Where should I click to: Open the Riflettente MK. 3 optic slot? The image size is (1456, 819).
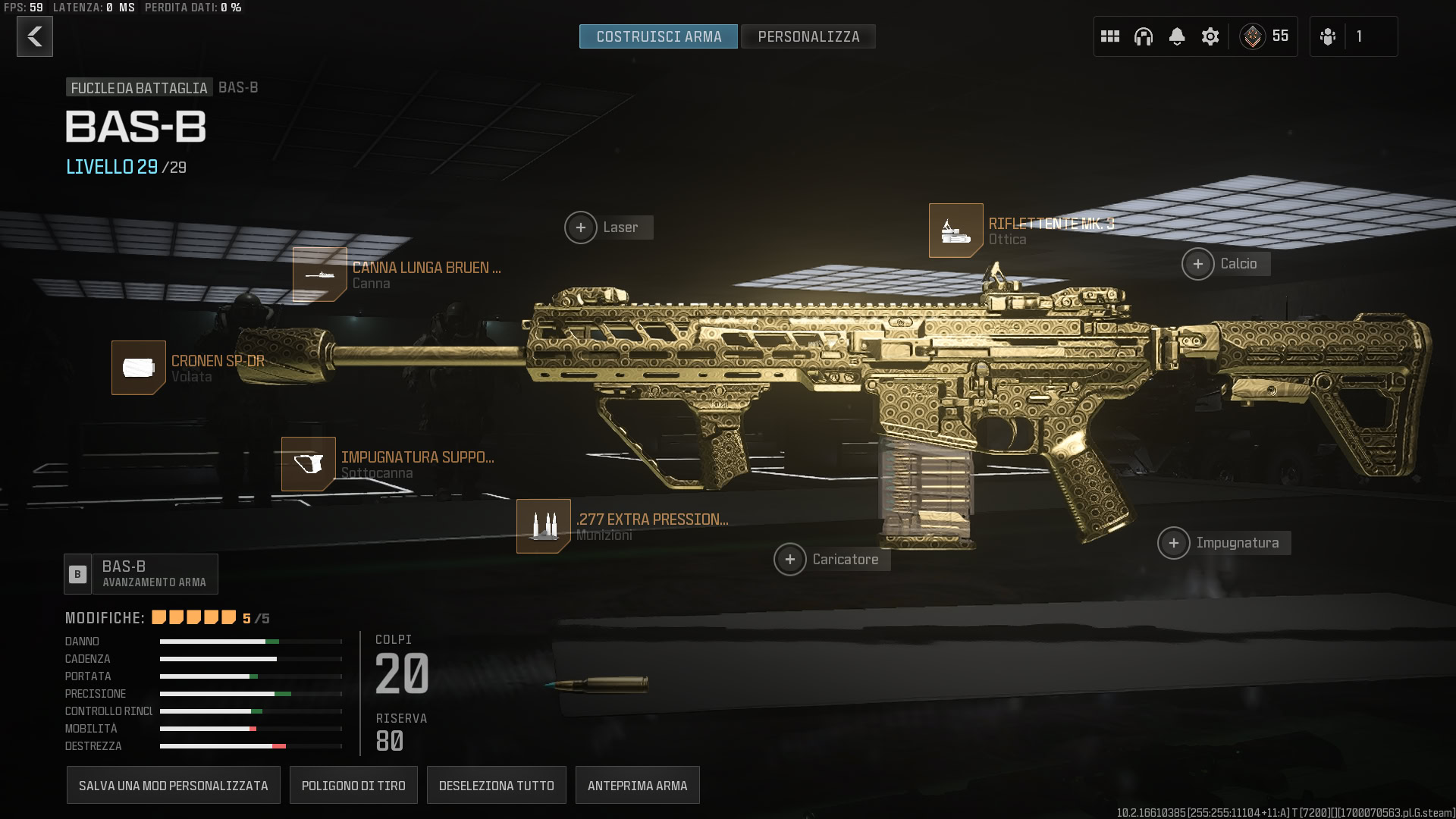(x=956, y=231)
